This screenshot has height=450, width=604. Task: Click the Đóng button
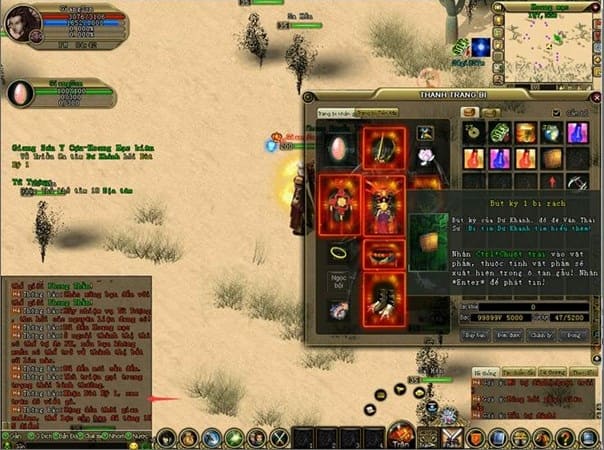point(573,335)
